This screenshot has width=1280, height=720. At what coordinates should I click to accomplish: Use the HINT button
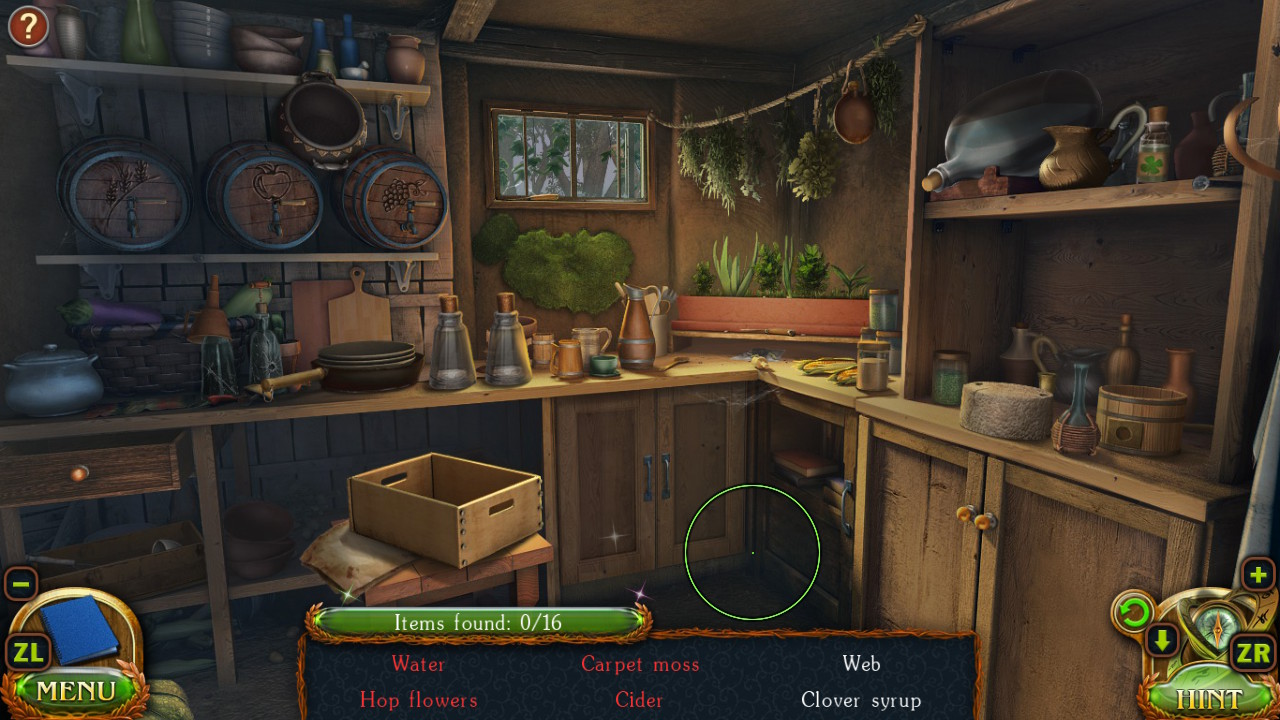(1211, 697)
